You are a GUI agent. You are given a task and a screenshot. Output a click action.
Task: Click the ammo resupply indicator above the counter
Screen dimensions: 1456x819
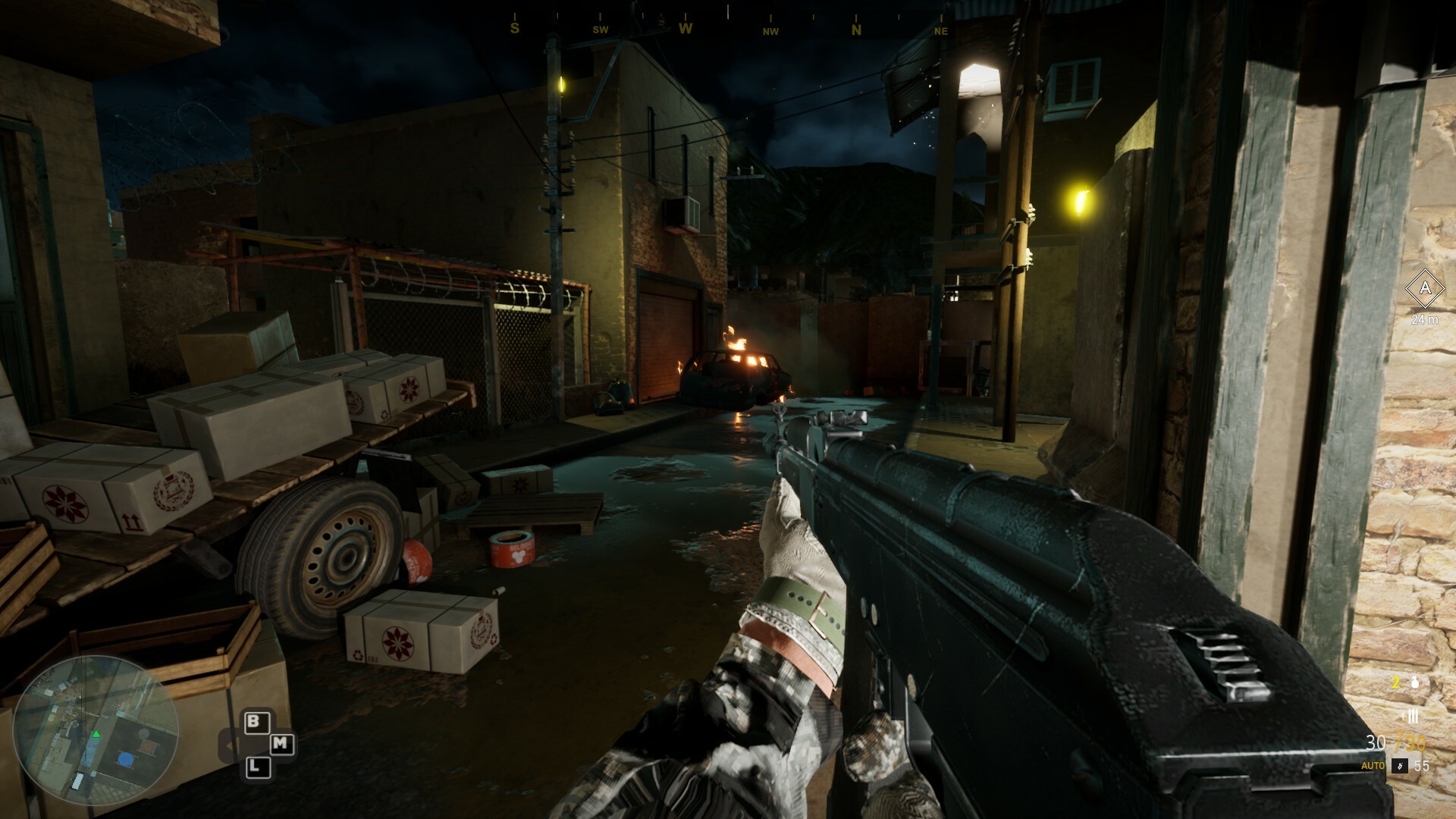(1411, 715)
